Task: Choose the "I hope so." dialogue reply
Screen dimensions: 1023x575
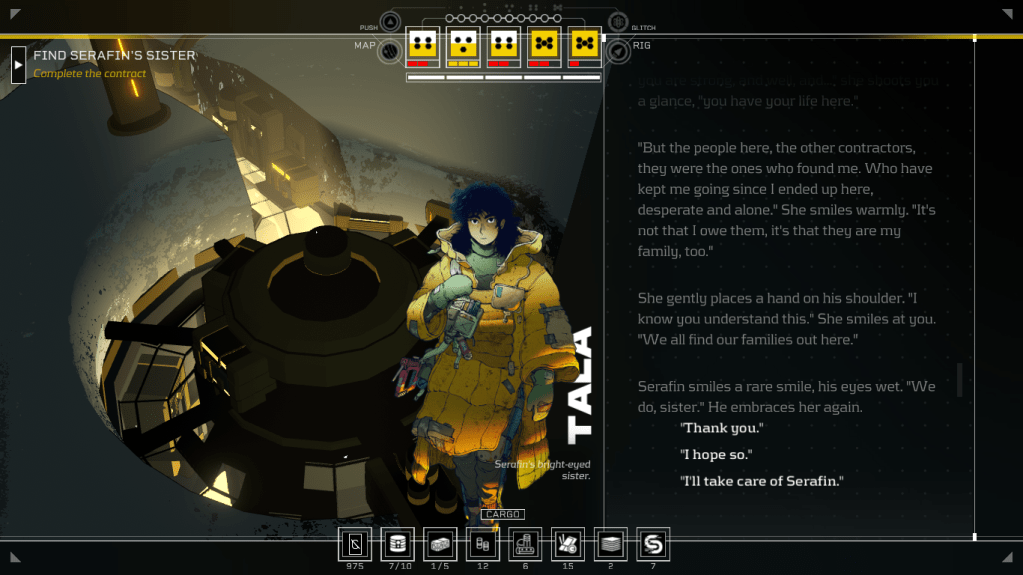Action: (x=716, y=455)
